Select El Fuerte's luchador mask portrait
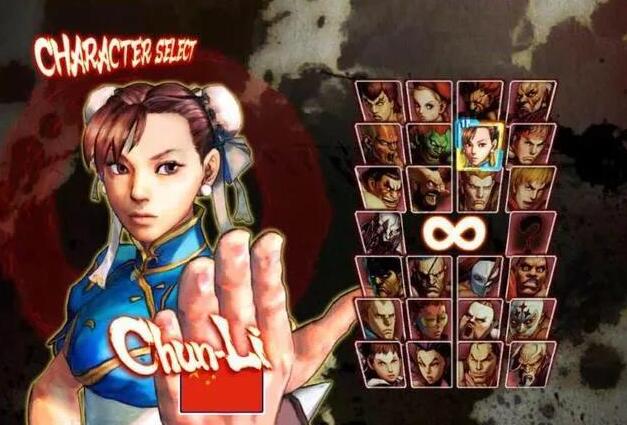This screenshot has width=627, height=425. (x=531, y=320)
